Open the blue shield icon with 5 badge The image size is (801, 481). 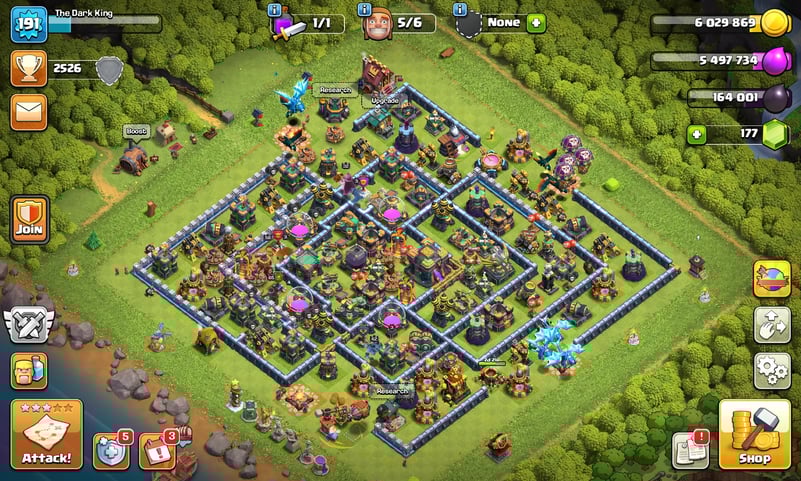click(x=111, y=451)
